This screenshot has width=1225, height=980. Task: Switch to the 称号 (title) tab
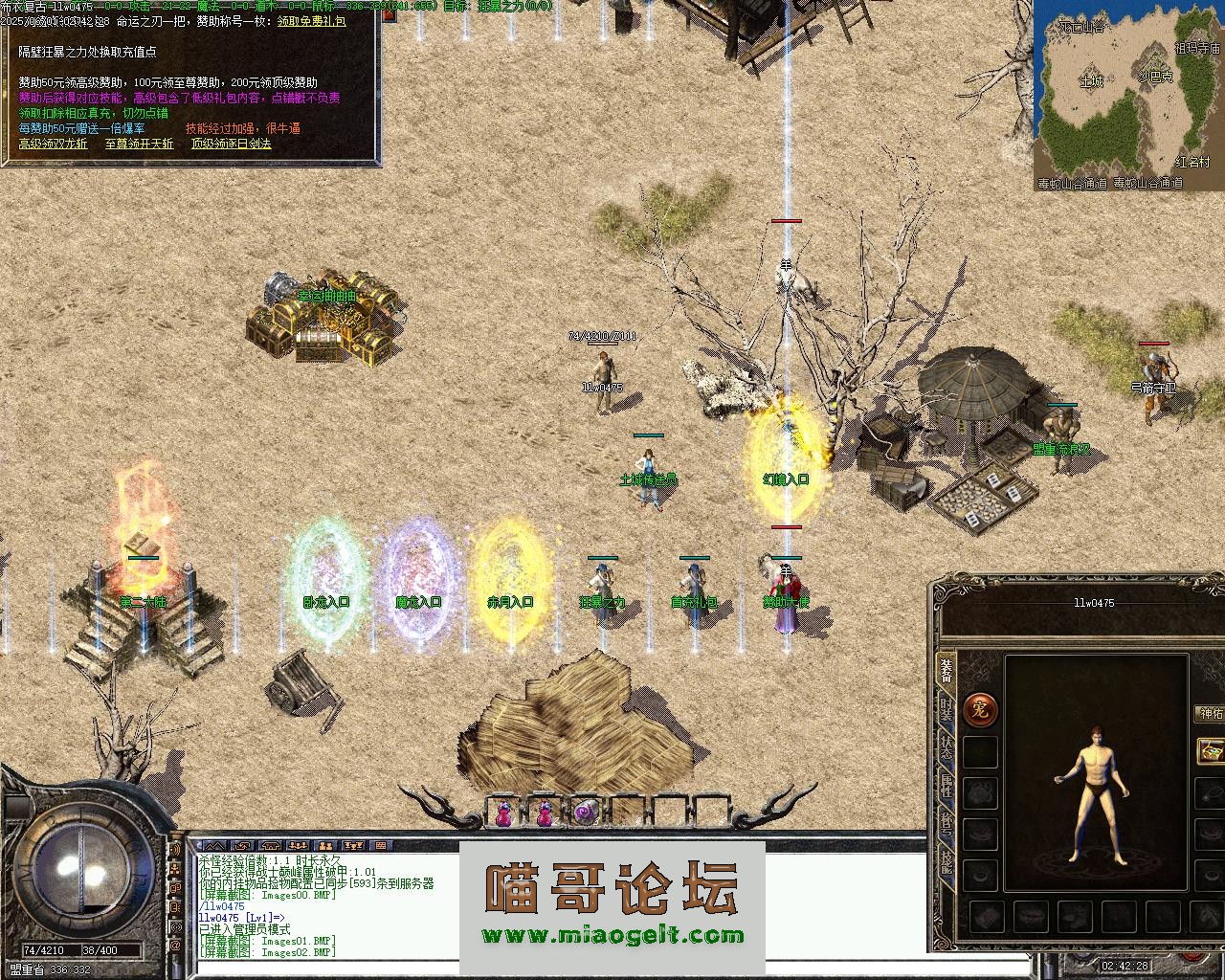pyautogui.click(x=946, y=824)
